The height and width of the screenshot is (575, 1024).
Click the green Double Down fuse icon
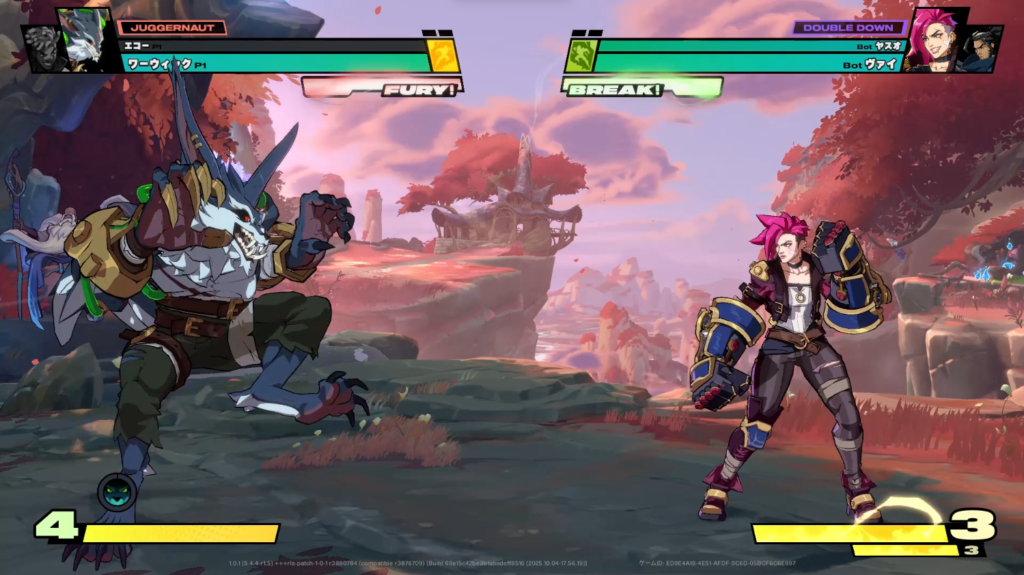(580, 56)
